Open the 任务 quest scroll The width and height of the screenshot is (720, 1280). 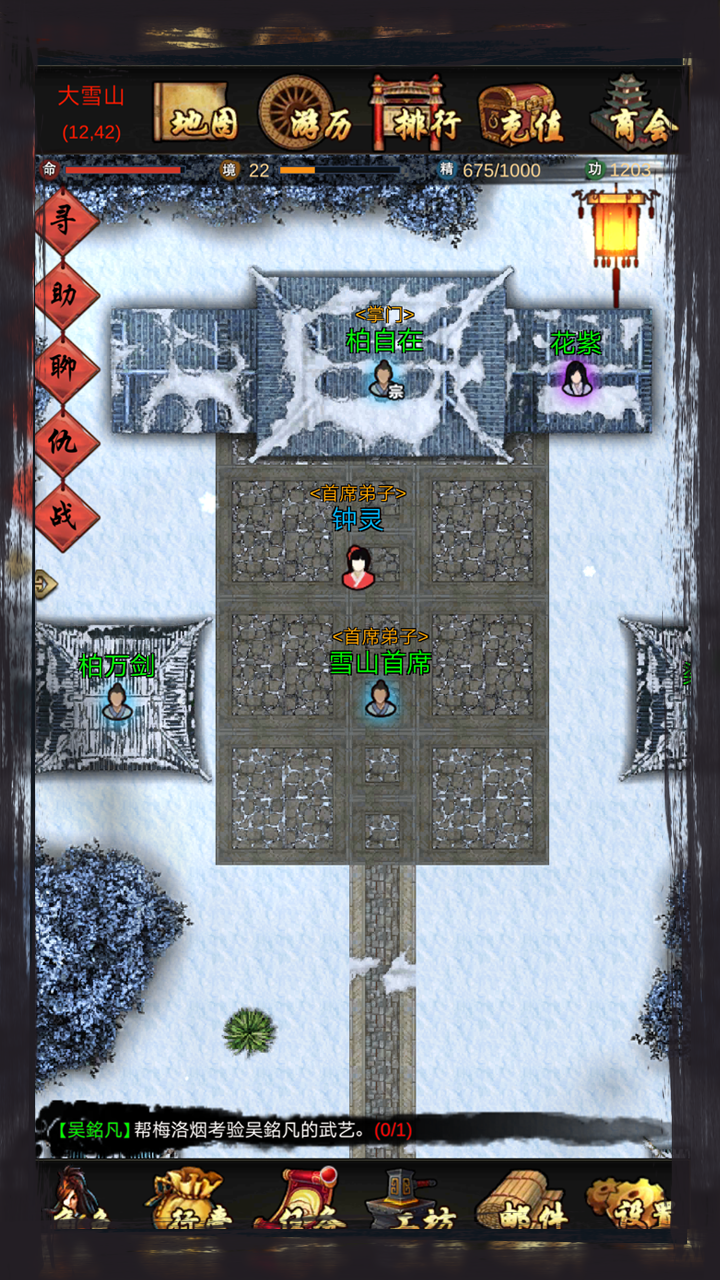[x=301, y=1200]
